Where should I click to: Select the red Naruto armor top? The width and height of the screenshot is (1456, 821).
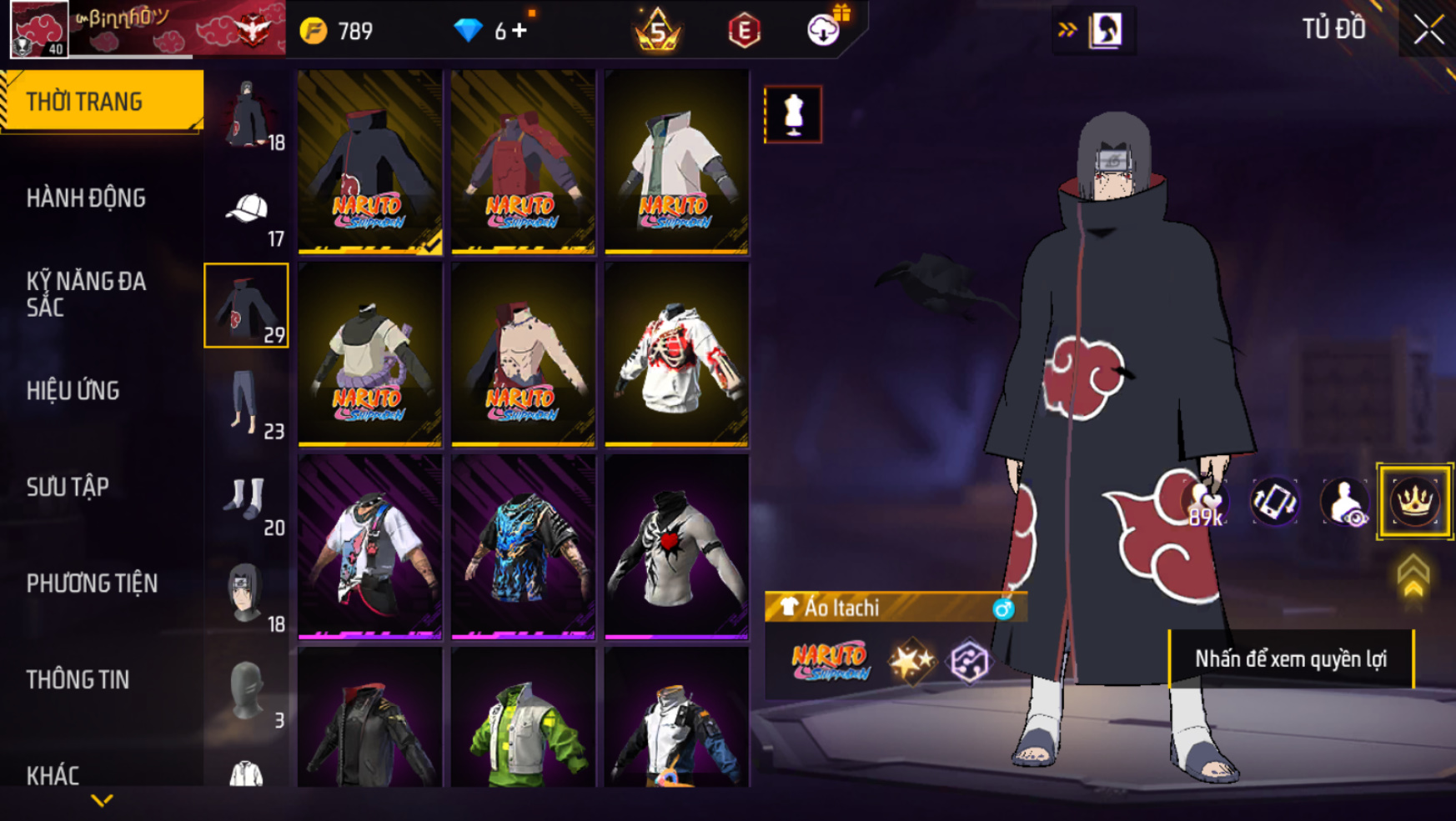tap(523, 161)
